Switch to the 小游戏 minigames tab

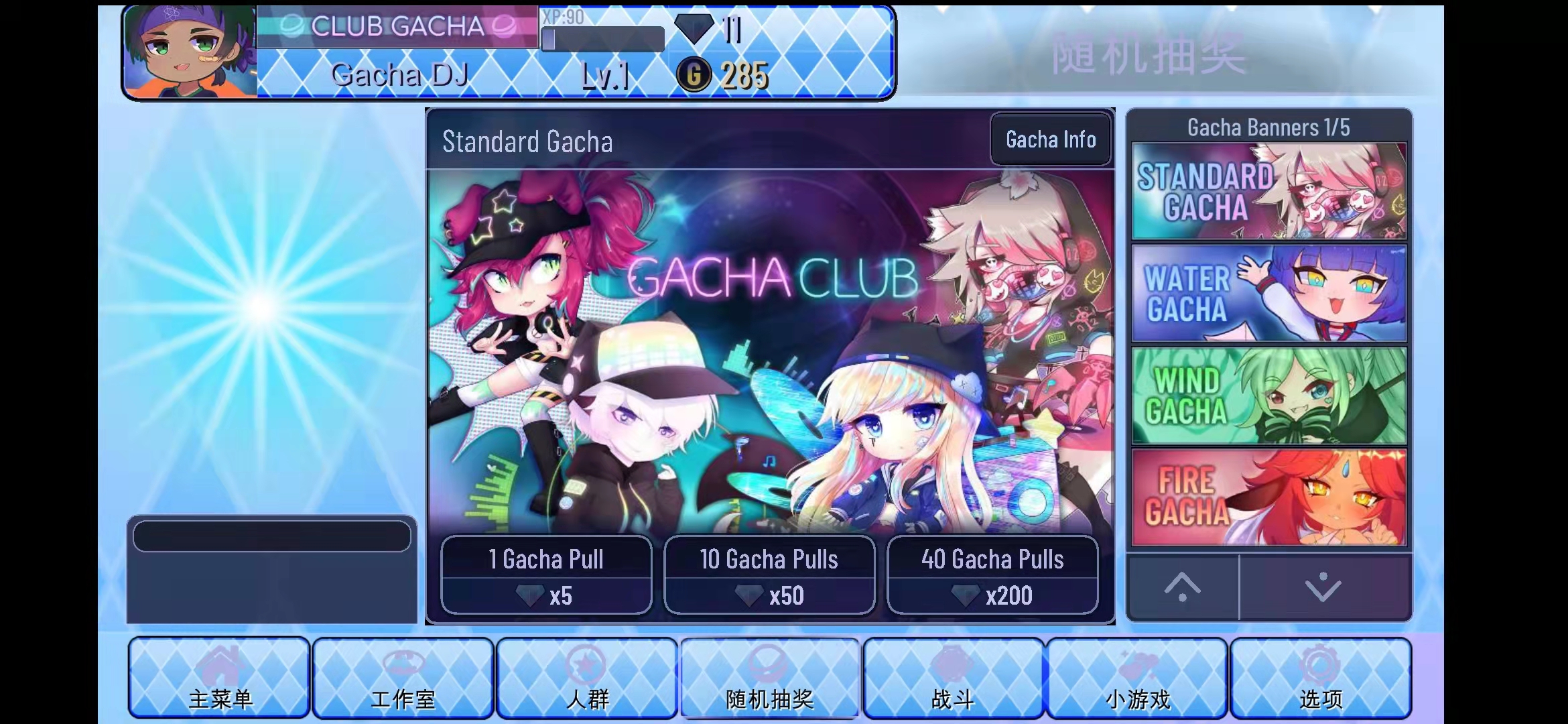coord(1137,678)
